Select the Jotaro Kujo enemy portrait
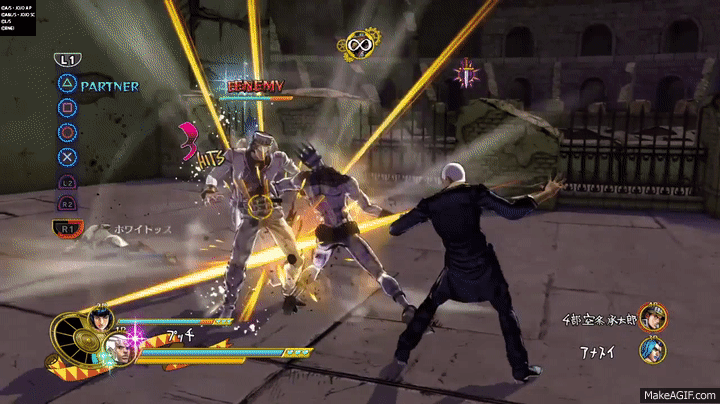 tap(654, 316)
